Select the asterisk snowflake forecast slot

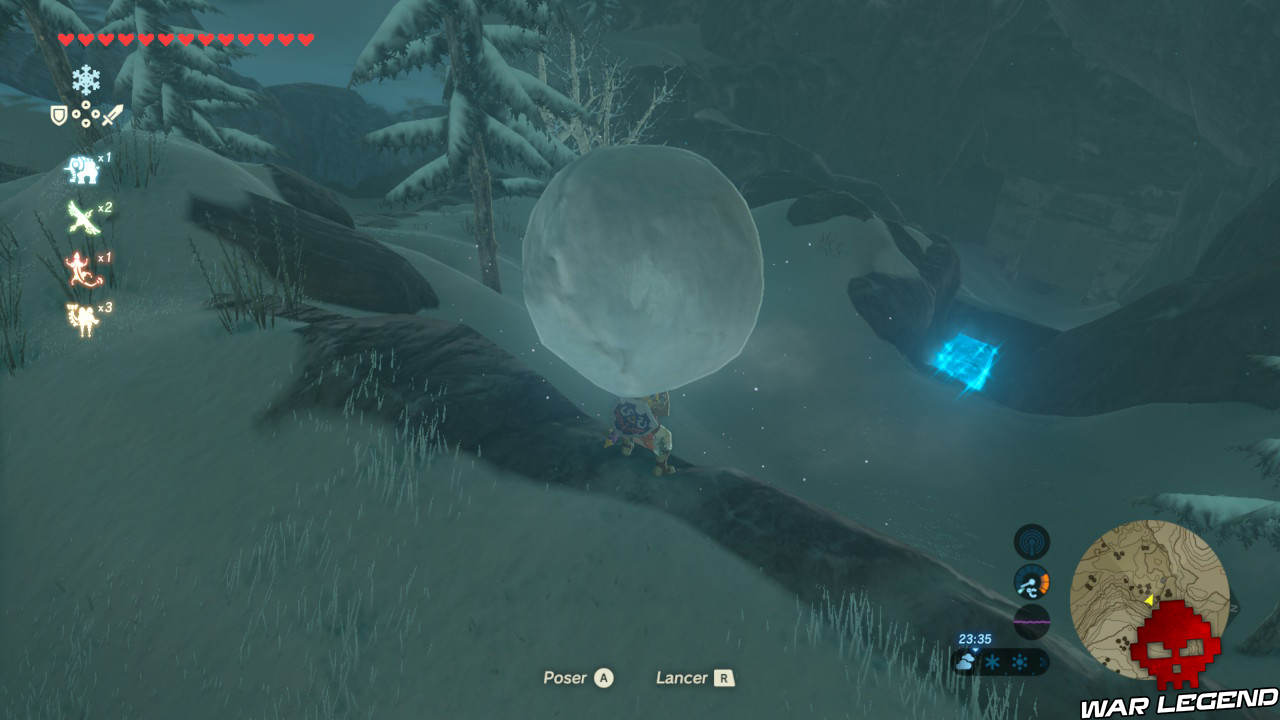coord(992,661)
